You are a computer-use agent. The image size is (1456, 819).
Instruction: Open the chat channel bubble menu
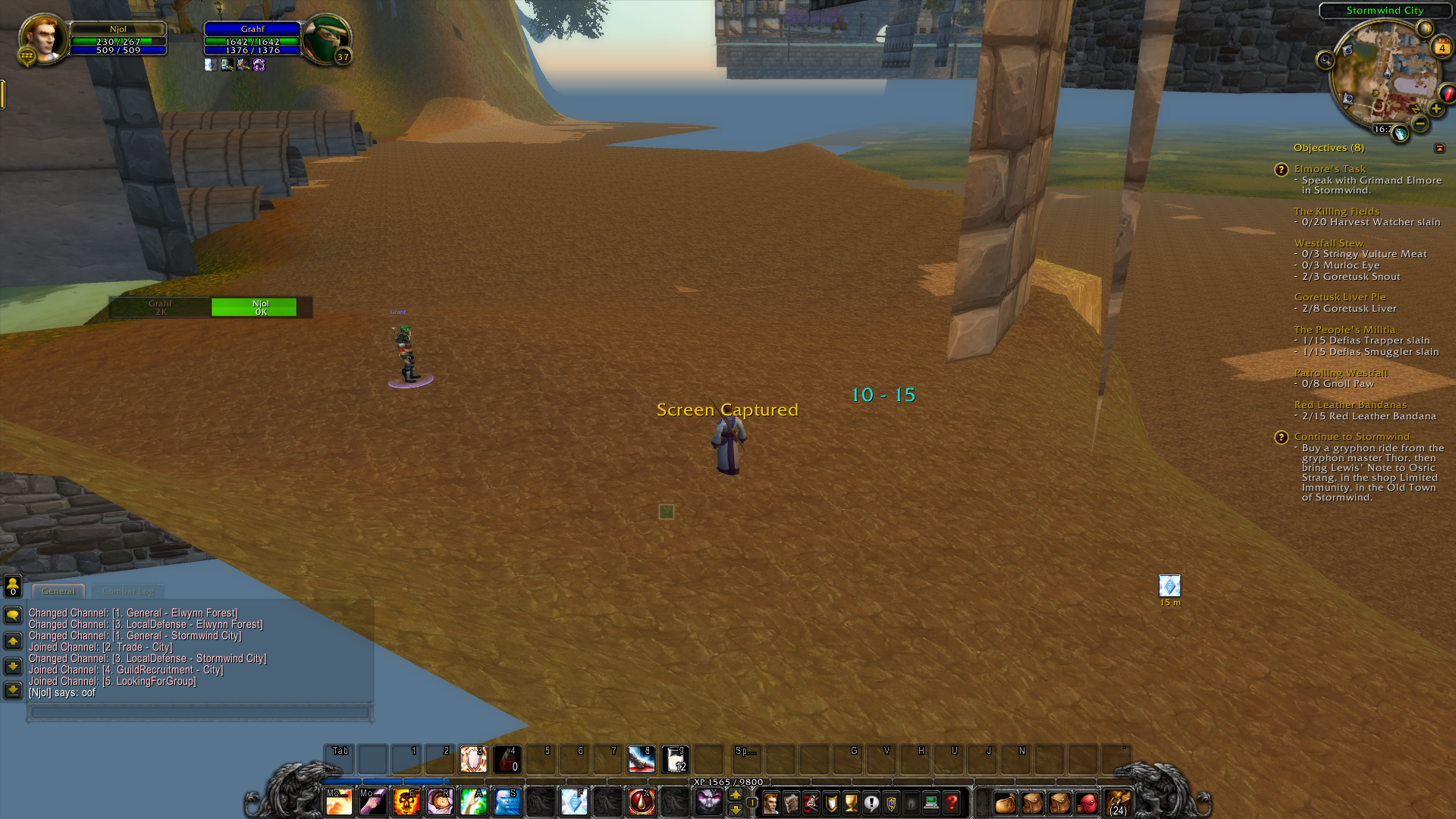pyautogui.click(x=12, y=616)
